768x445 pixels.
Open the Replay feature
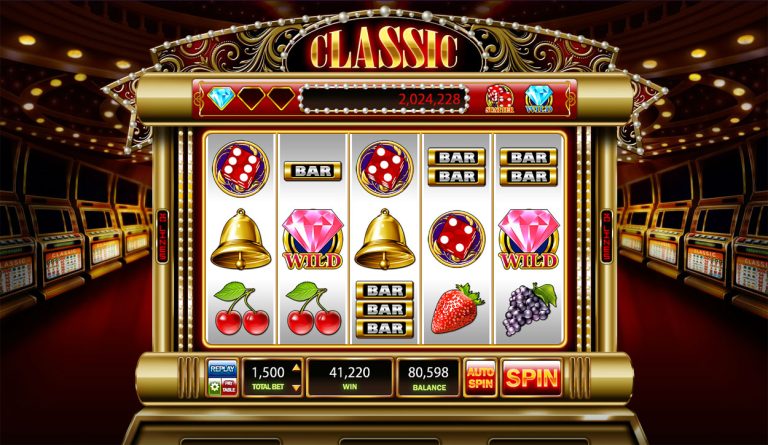click(222, 370)
